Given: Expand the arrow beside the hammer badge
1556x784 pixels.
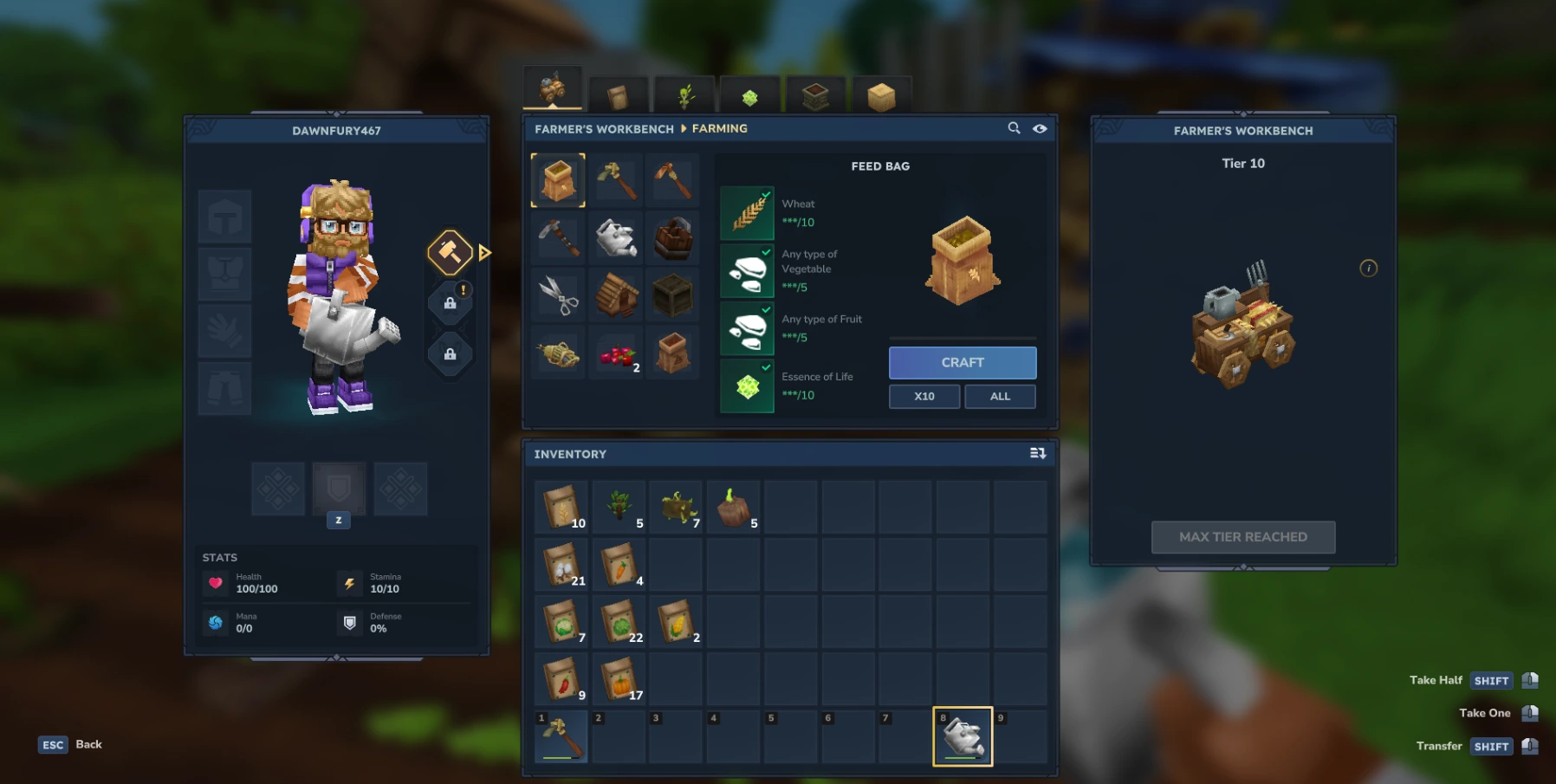Looking at the screenshot, I should (484, 253).
